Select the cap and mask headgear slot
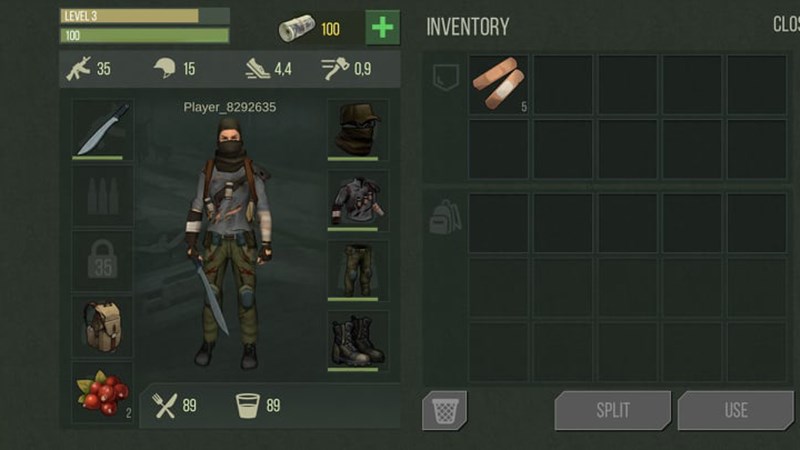The image size is (800, 450). (x=357, y=129)
